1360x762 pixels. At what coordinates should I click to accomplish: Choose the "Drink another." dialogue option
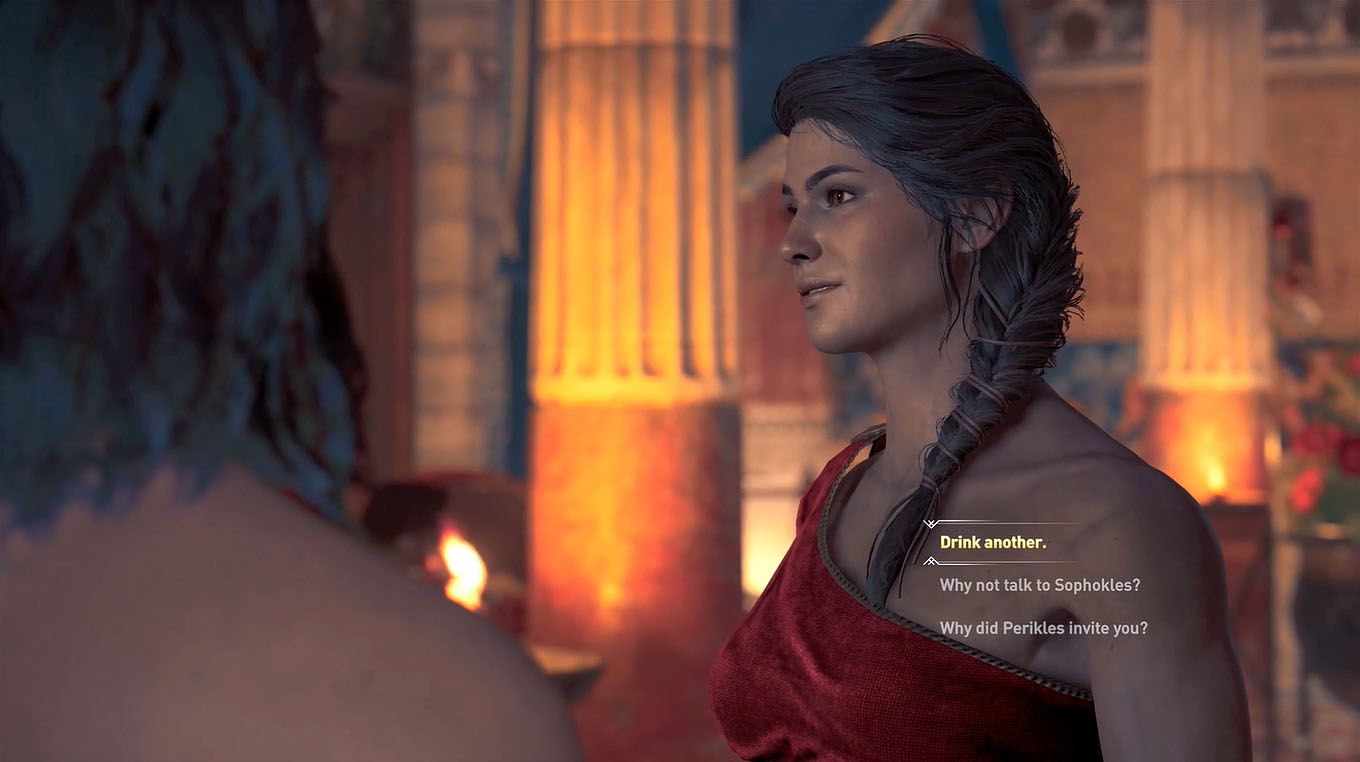click(993, 543)
